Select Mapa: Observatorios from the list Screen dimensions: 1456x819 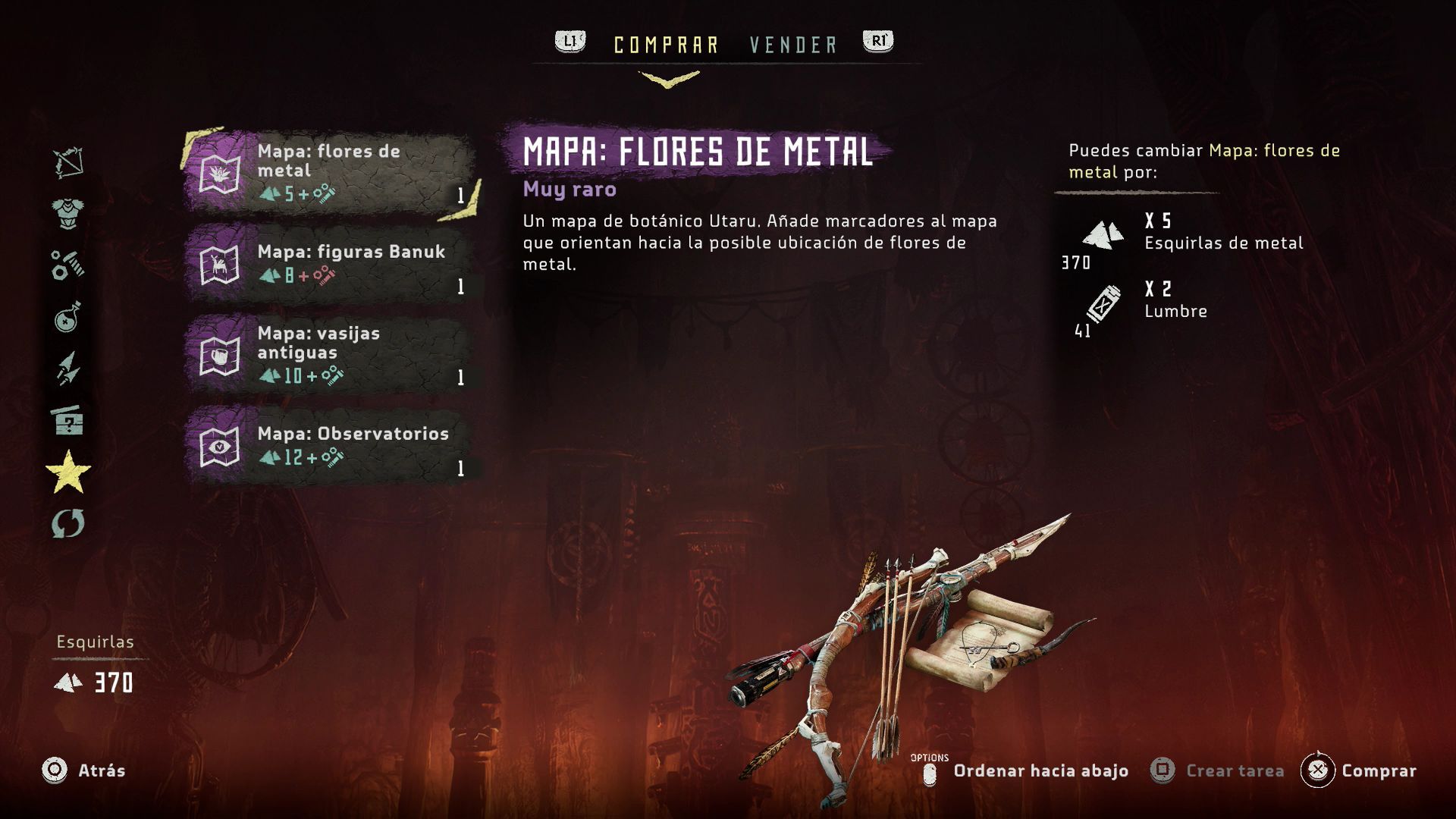click(331, 446)
